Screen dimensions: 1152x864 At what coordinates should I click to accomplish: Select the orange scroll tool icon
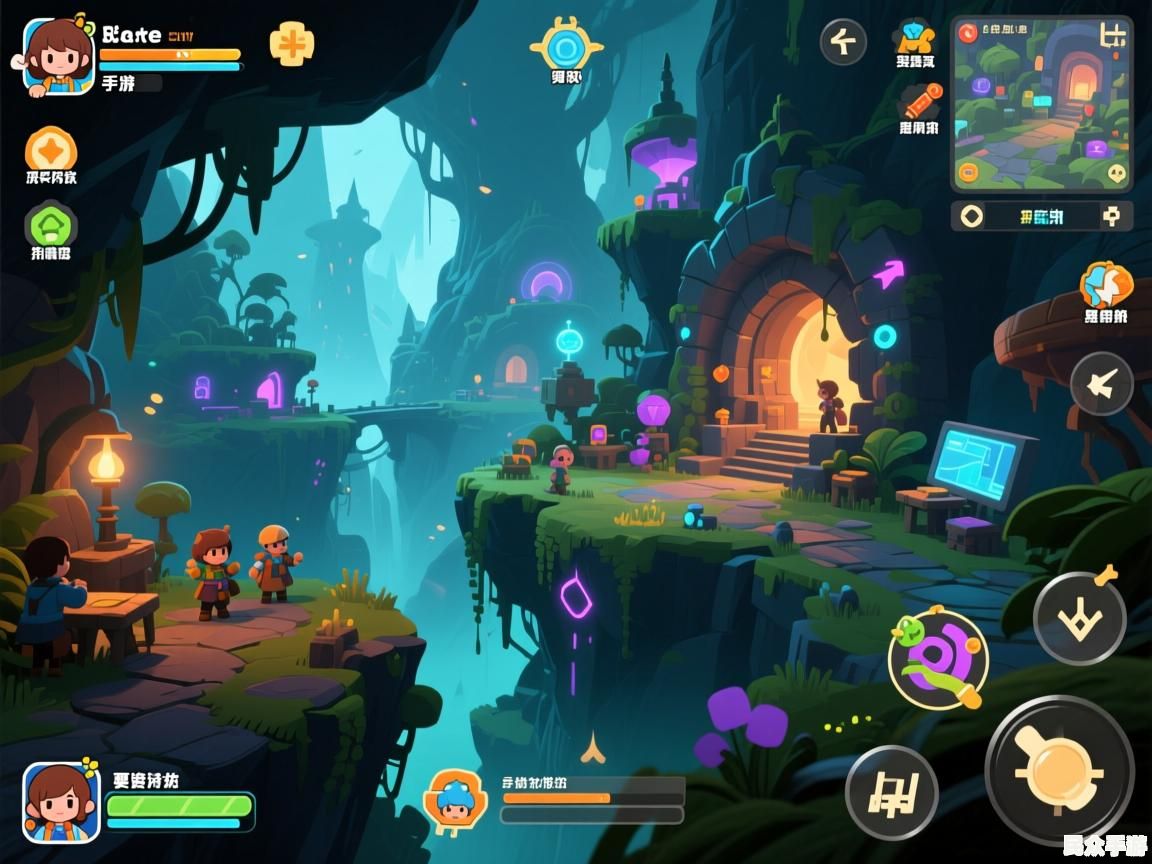920,101
